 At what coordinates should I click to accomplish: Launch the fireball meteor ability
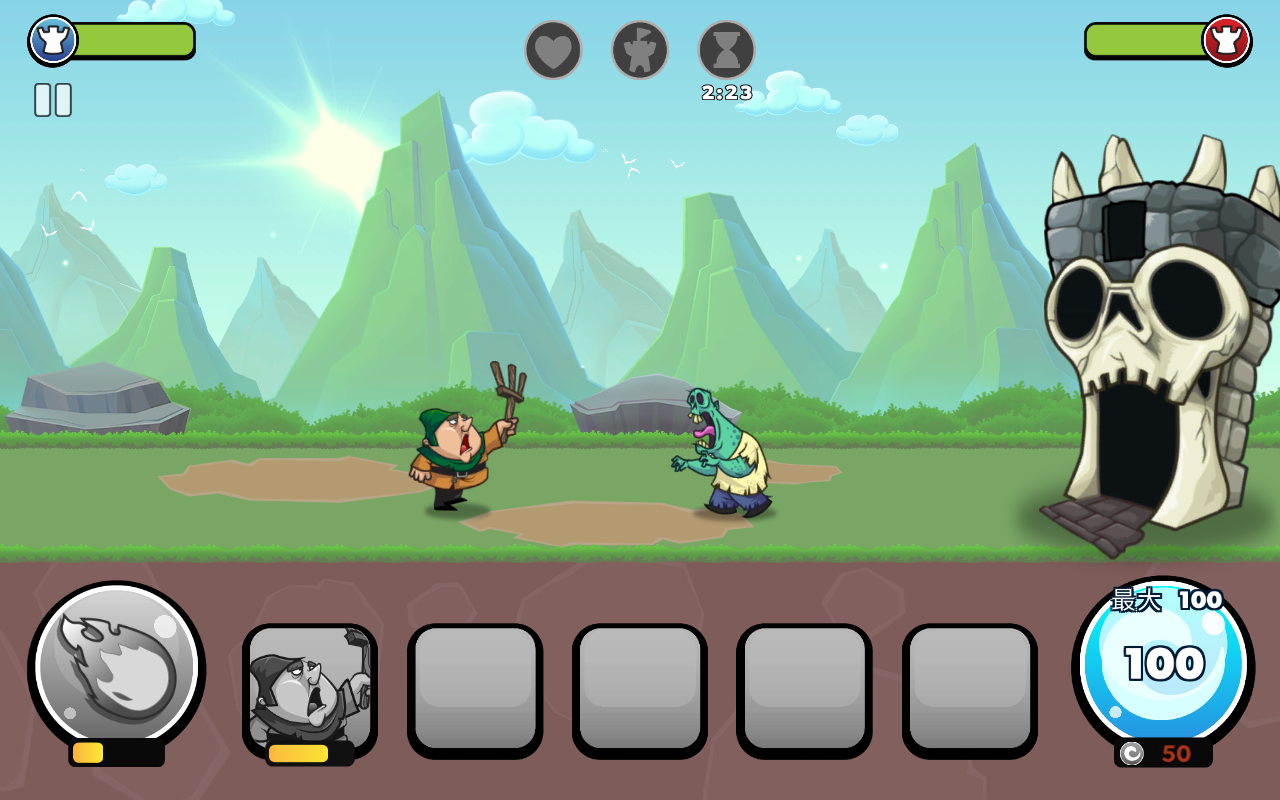[116, 668]
